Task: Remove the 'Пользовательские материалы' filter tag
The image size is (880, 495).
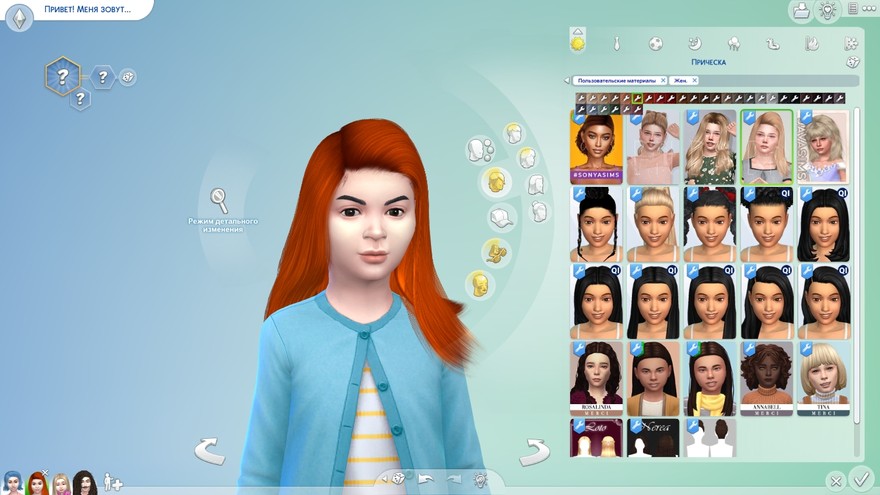Action: pyautogui.click(x=663, y=80)
